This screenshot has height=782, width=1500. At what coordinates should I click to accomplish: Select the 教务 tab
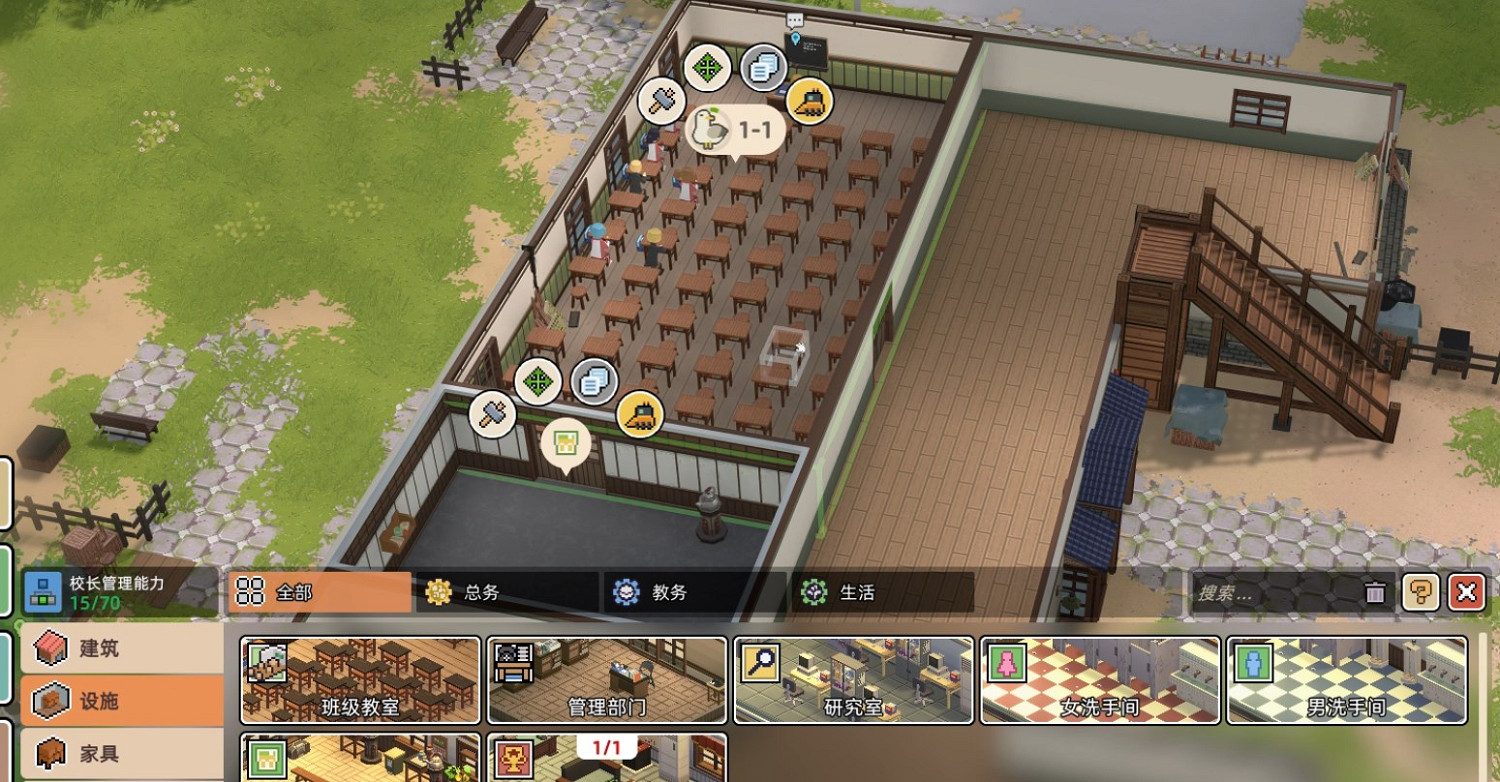pos(694,592)
